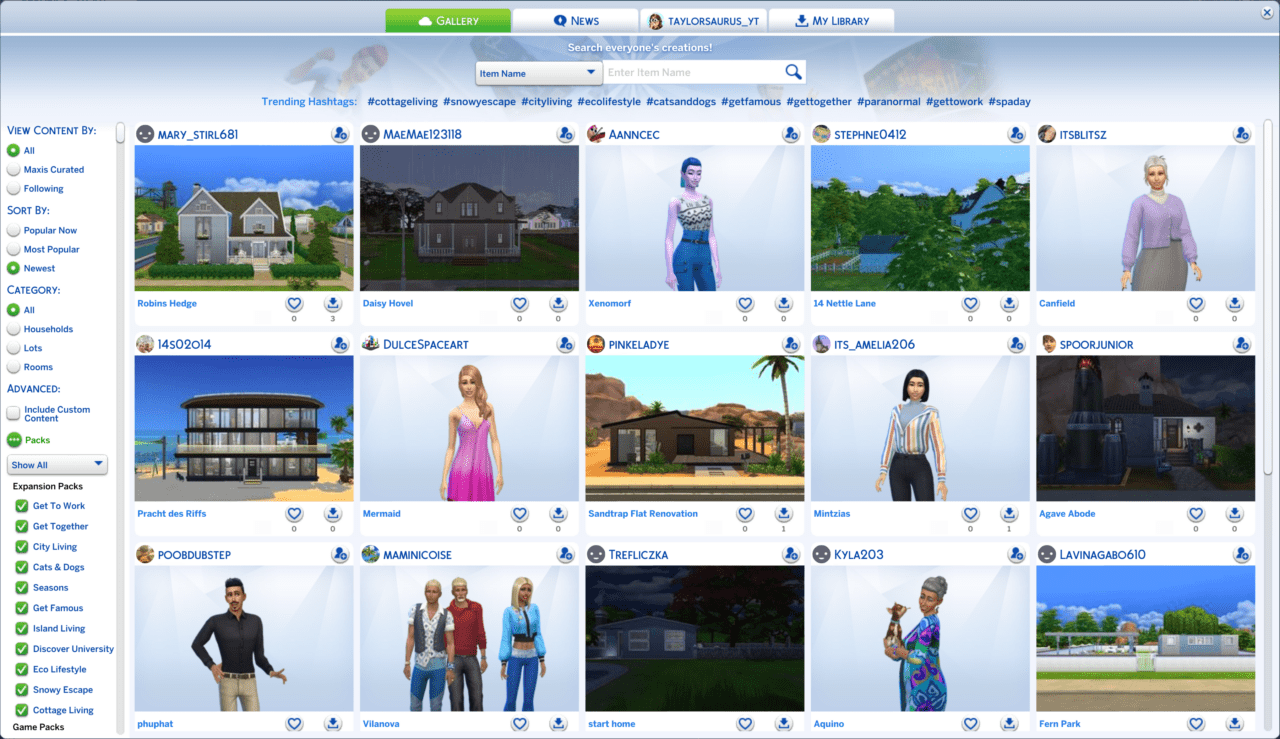1280x739 pixels.
Task: Open the Item Name search dropdown
Action: 538,72
